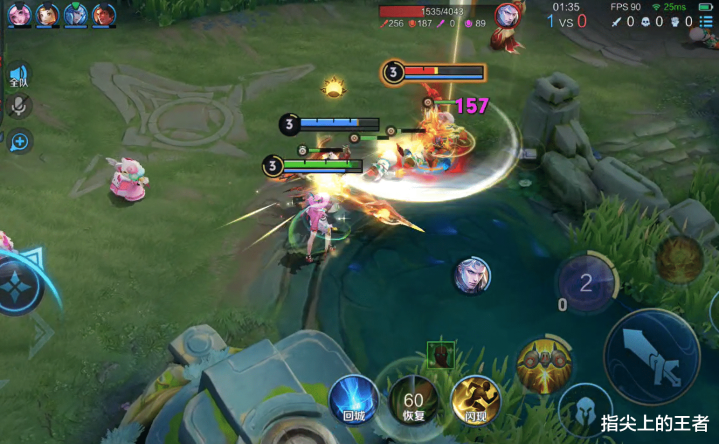Activate the golden first skill icon

click(x=543, y=366)
